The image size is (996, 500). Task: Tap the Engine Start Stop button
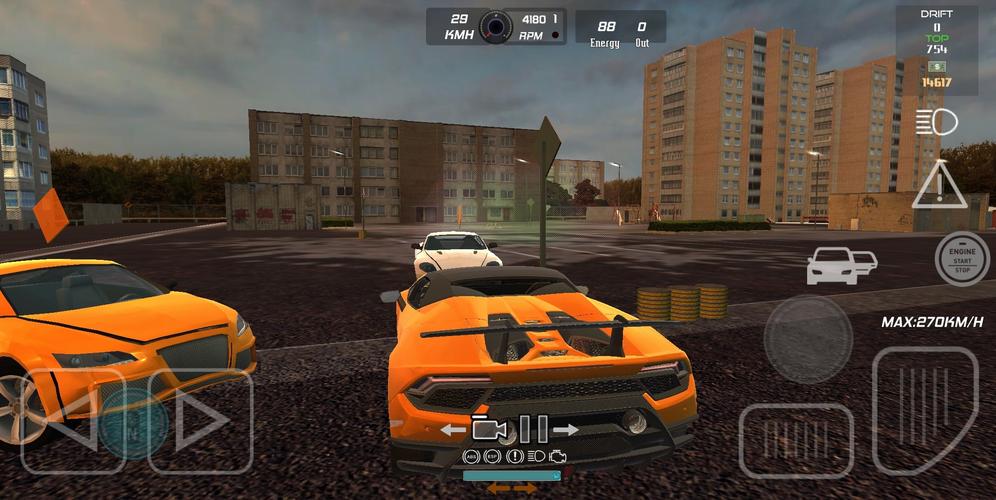tap(962, 258)
